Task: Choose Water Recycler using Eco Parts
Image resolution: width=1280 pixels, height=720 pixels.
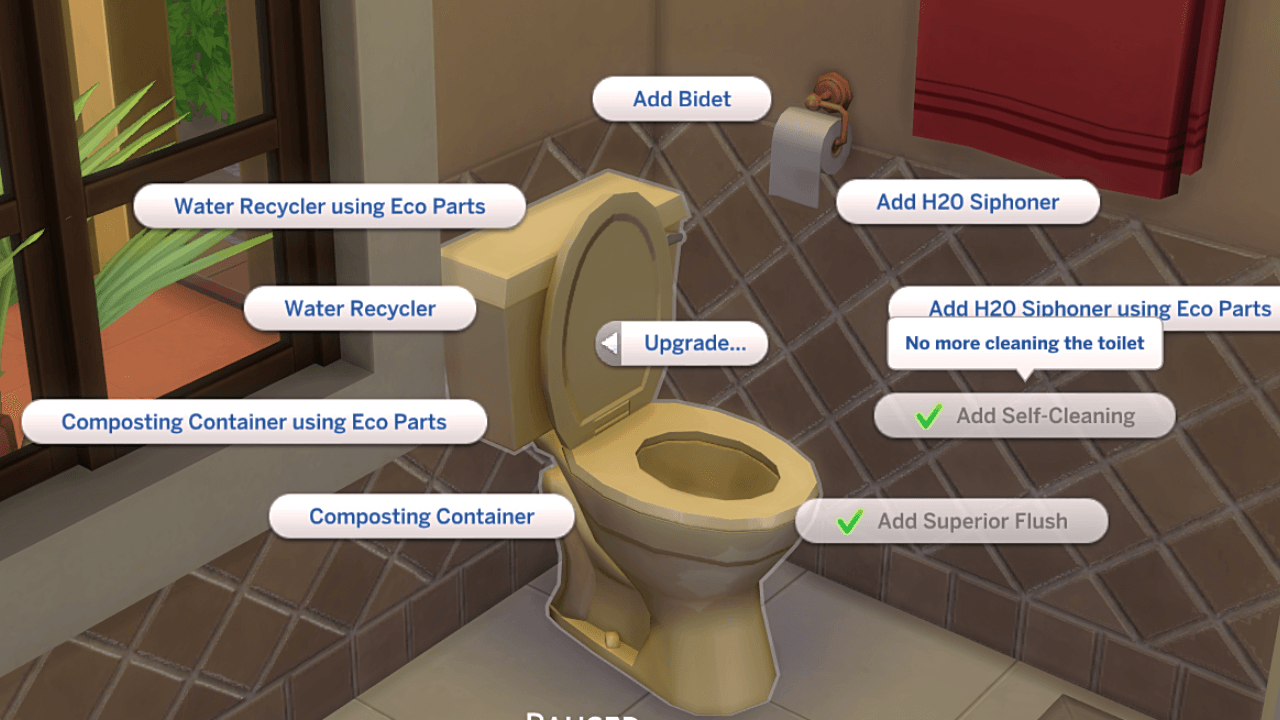Action: coord(330,206)
